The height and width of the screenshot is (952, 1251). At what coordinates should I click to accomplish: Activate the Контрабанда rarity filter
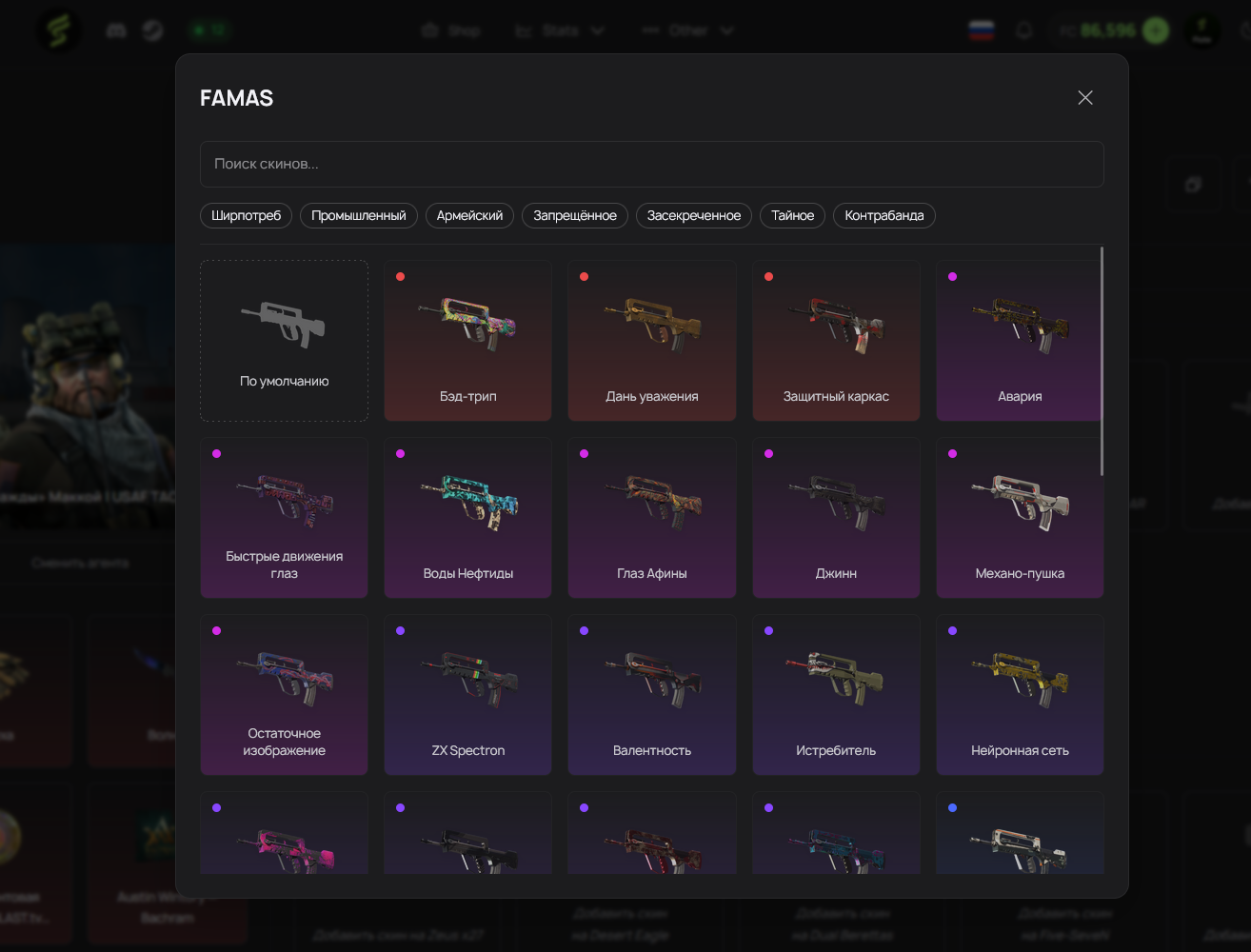click(884, 215)
